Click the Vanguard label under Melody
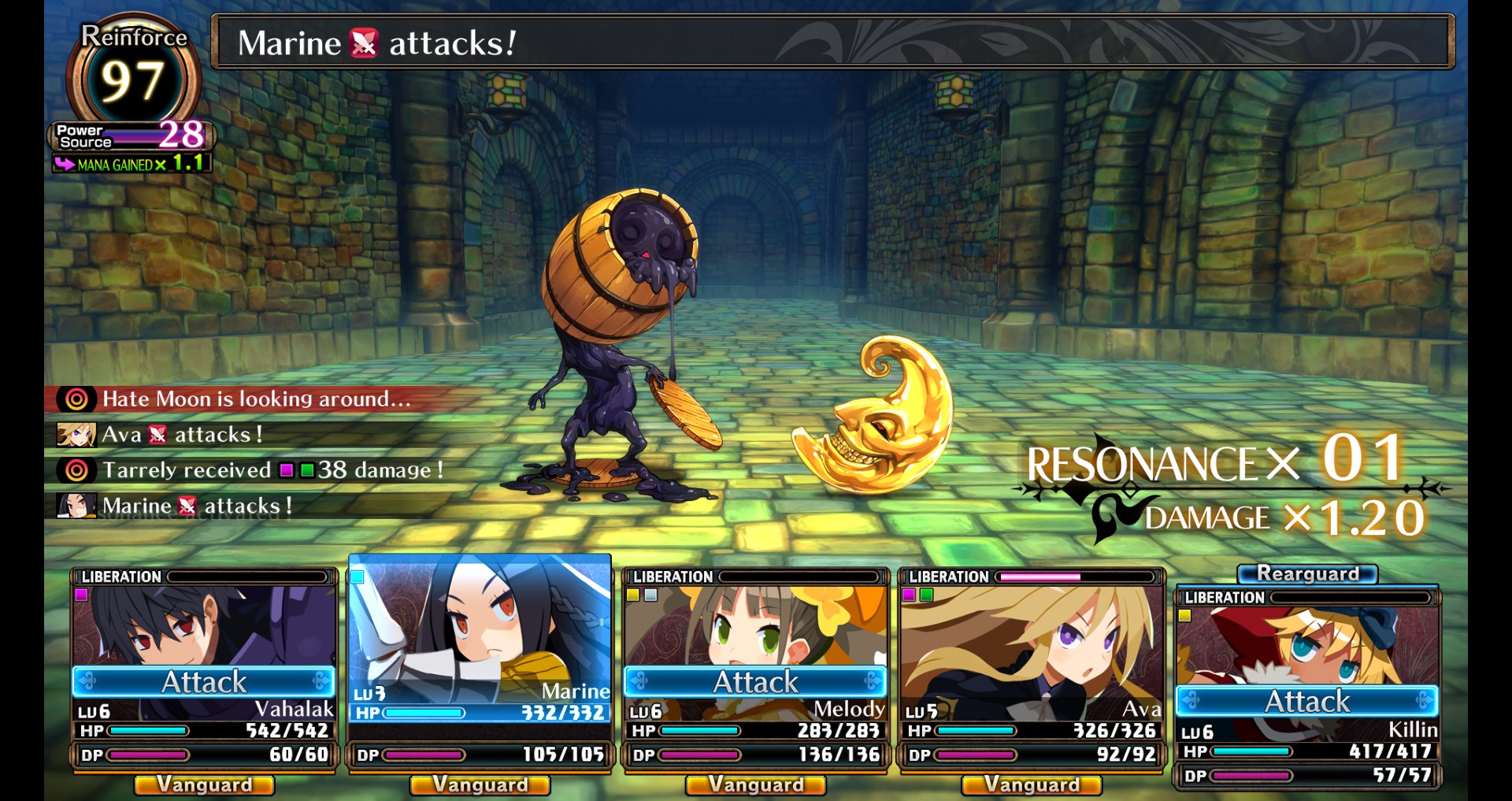Screen dimensions: 1512x801 coord(755,784)
